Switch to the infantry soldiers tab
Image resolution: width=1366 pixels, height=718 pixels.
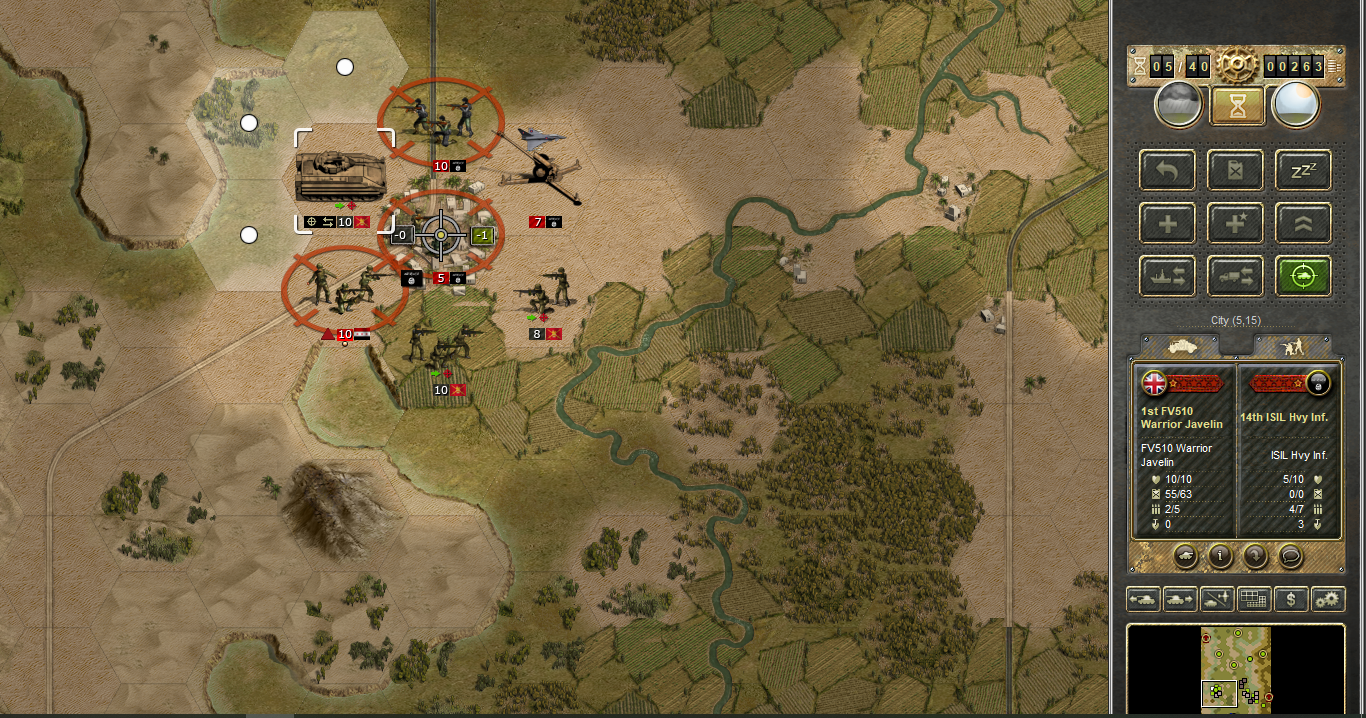(x=1291, y=345)
